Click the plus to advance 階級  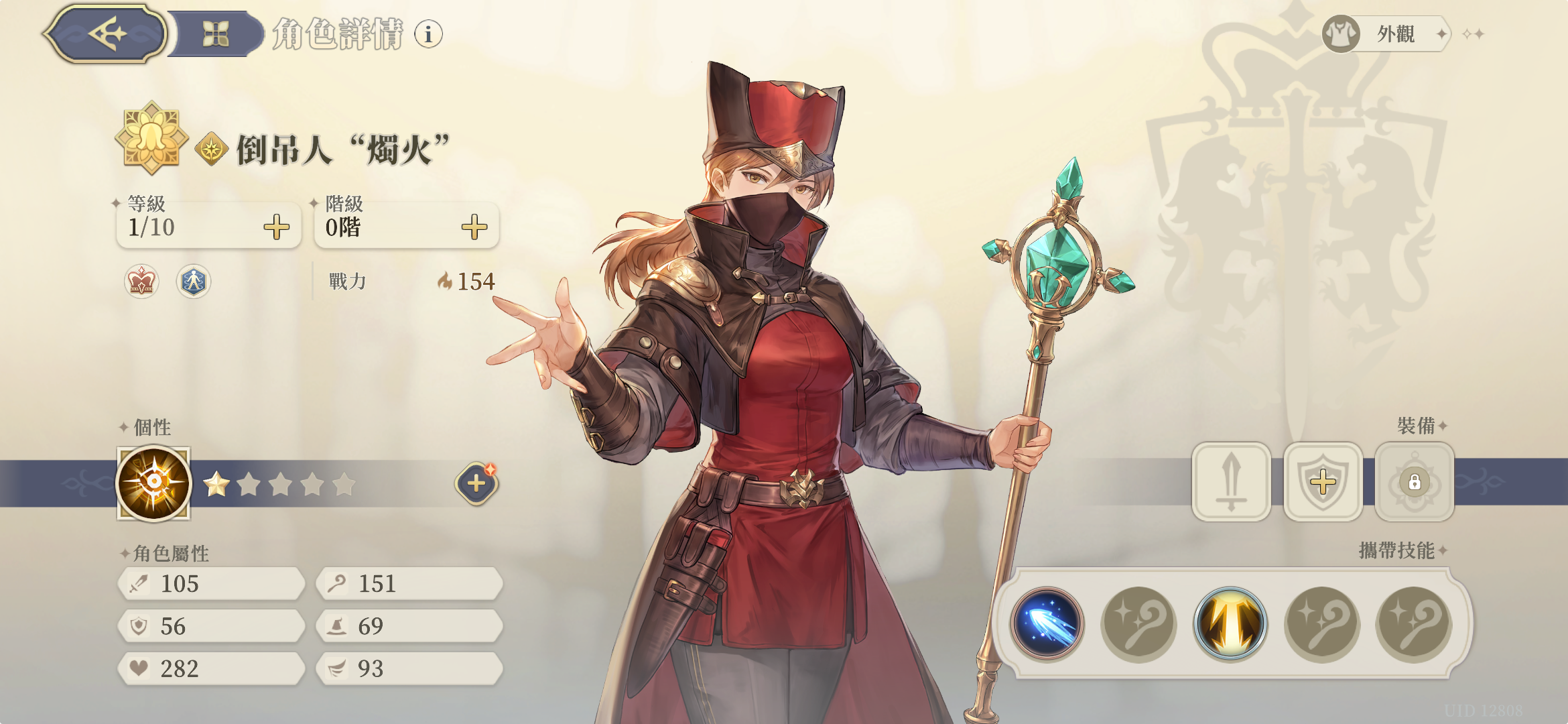tap(474, 227)
